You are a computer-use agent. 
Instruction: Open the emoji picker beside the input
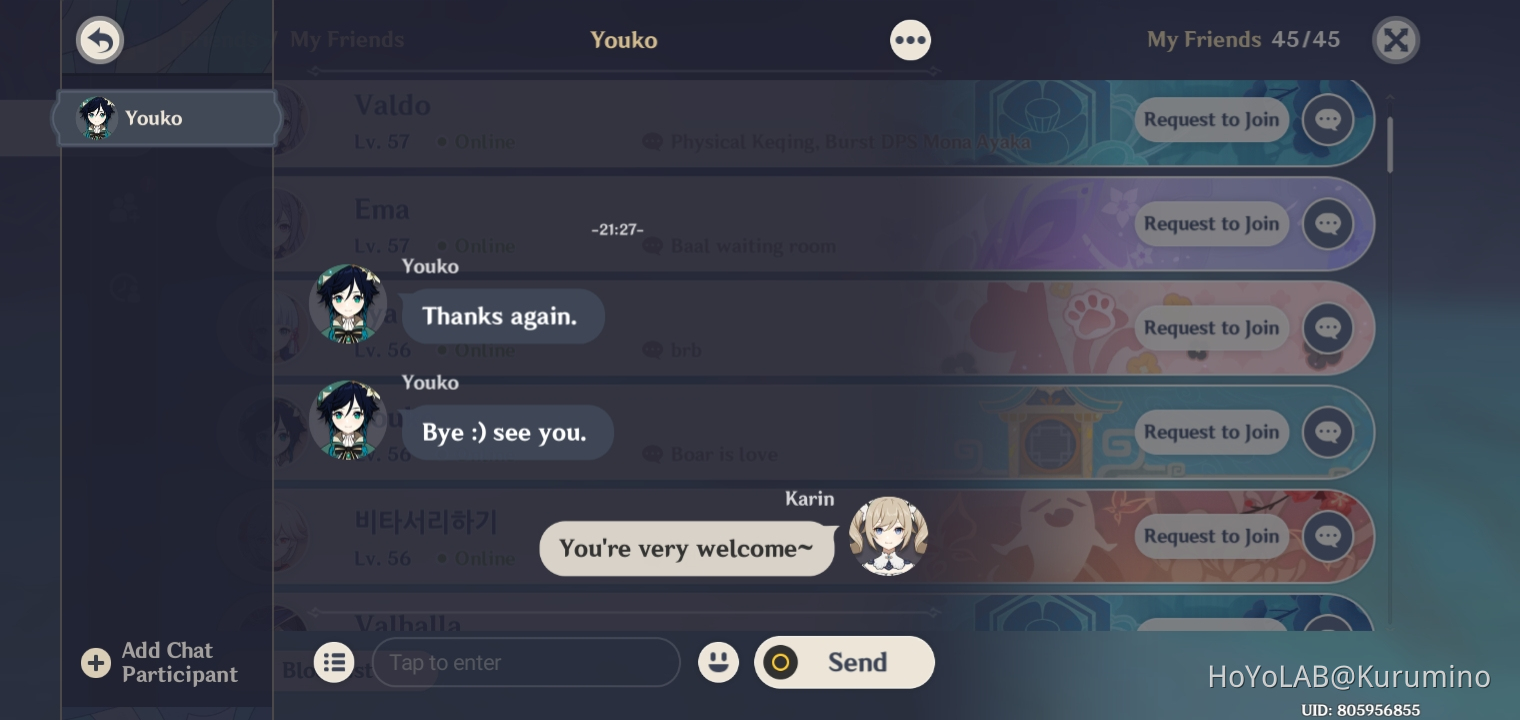click(719, 662)
